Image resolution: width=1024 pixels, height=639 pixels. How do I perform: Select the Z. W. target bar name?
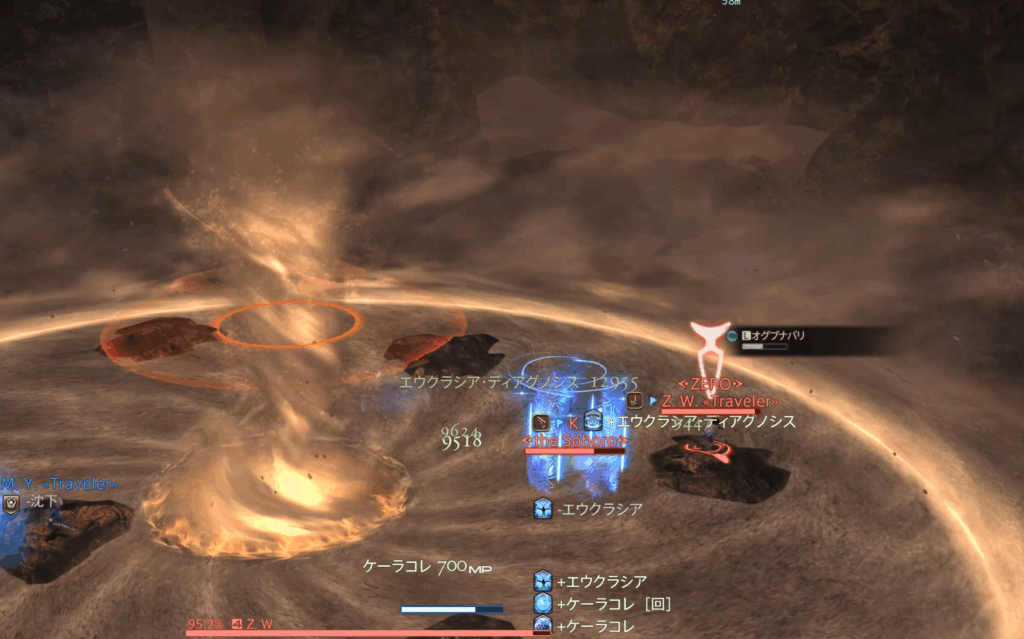(262, 624)
